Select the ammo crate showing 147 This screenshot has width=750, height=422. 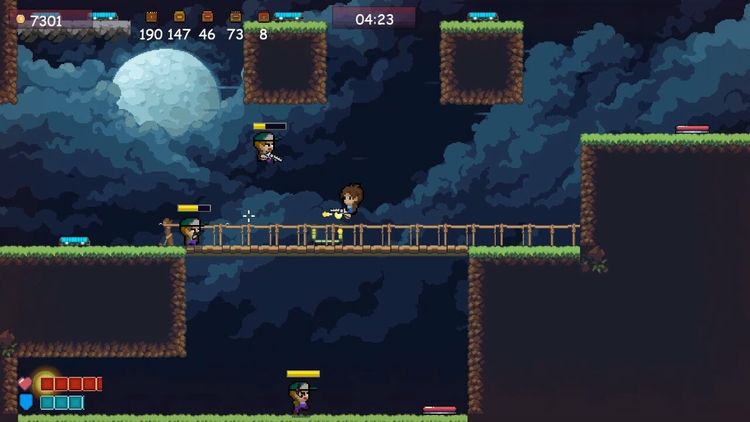[x=179, y=17]
